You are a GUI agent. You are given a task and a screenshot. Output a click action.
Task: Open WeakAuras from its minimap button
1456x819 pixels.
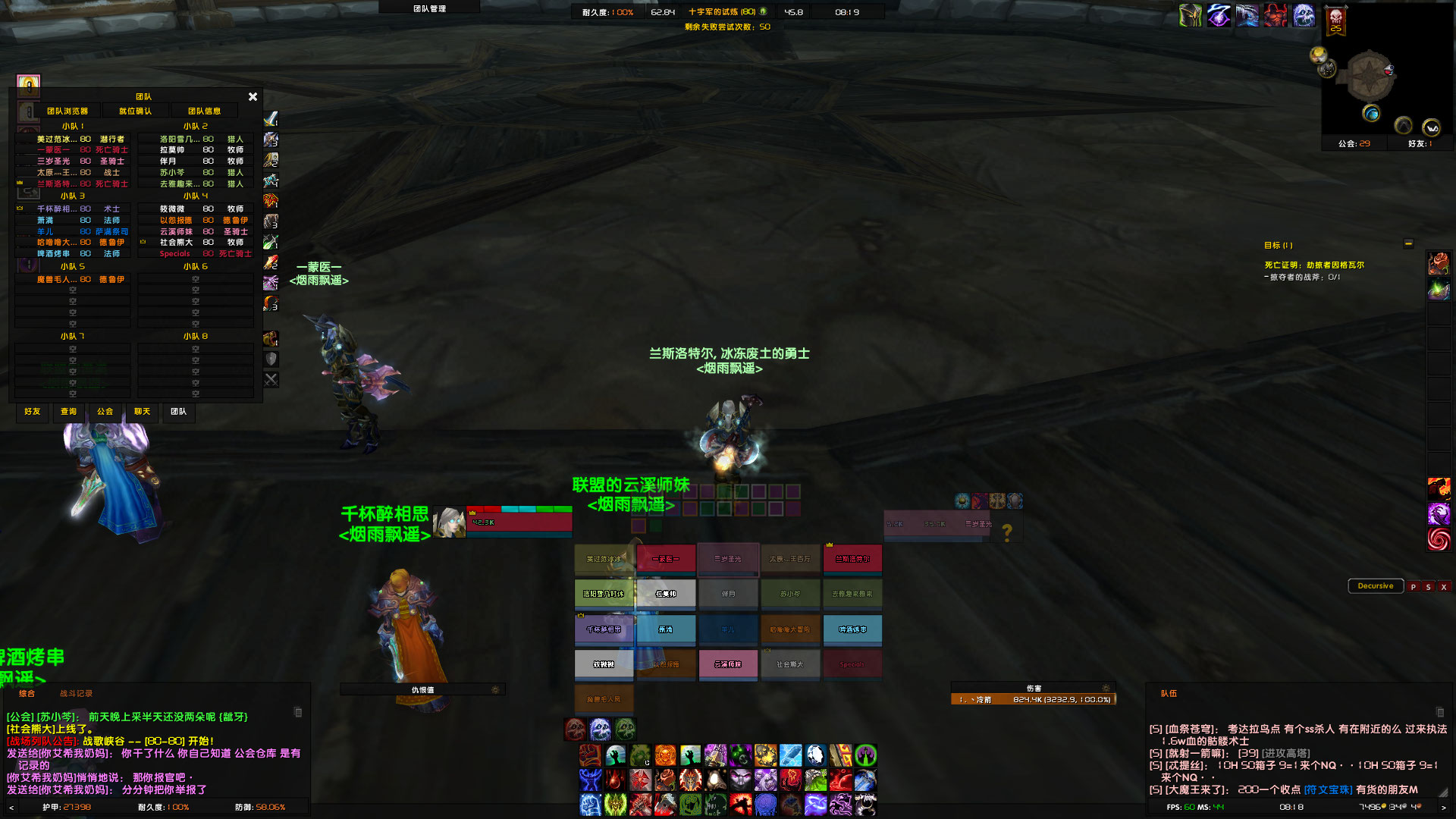coord(1430,126)
